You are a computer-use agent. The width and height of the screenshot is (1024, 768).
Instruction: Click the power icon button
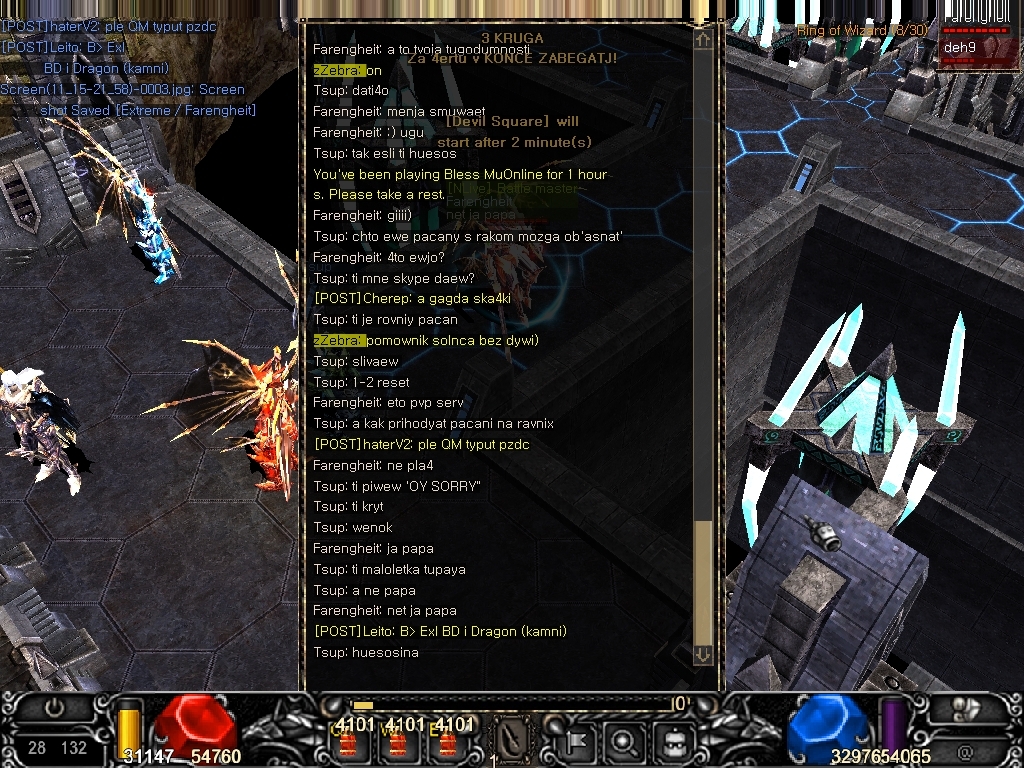click(x=54, y=708)
